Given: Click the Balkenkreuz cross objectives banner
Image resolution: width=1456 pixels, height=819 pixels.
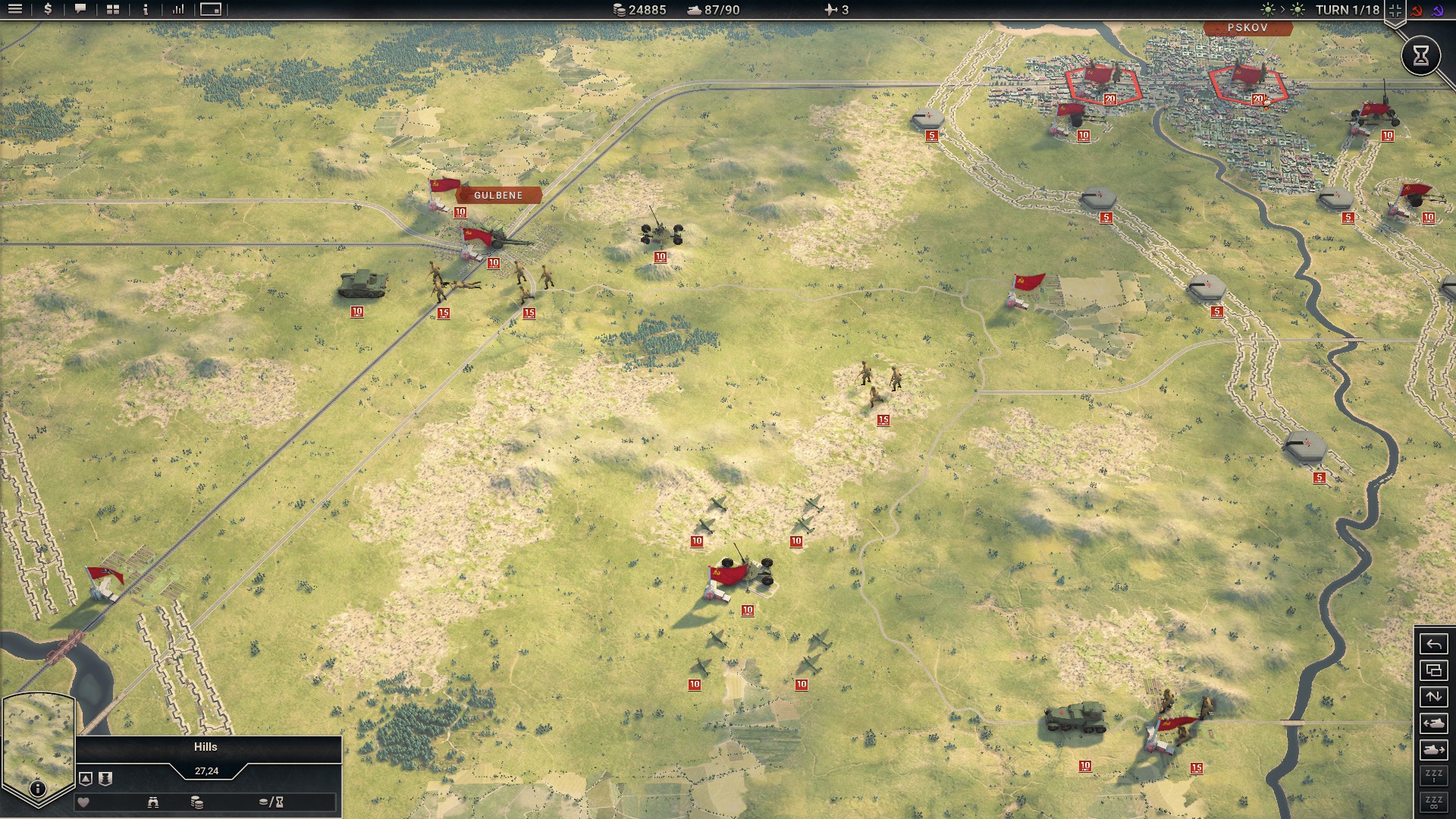Looking at the screenshot, I should point(1395,11).
